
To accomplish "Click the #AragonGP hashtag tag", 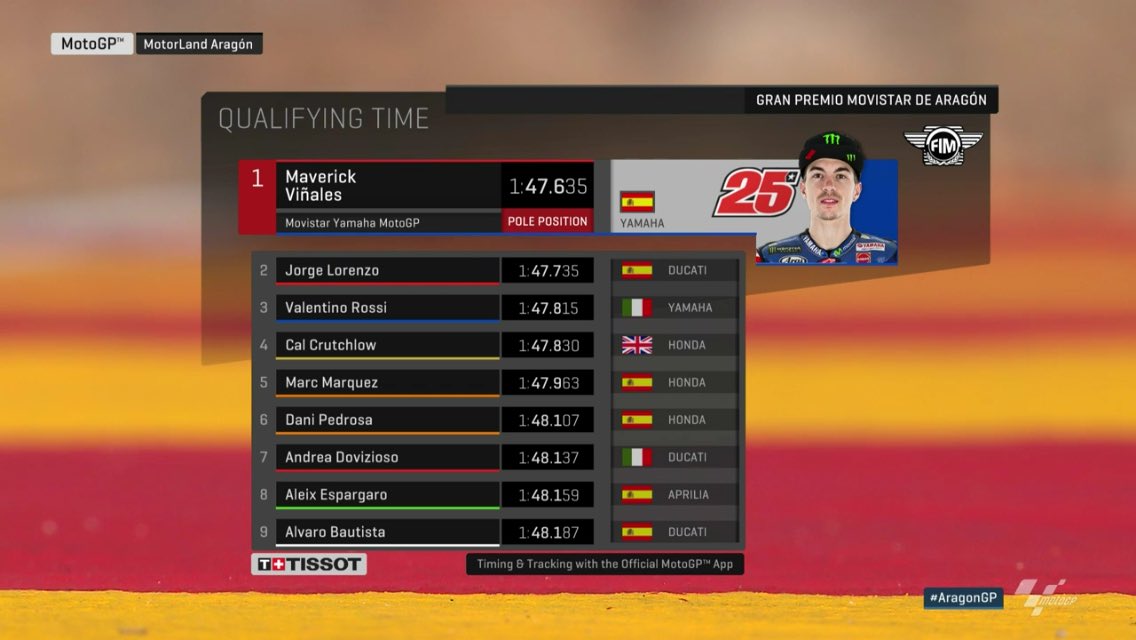I will coord(962,598).
